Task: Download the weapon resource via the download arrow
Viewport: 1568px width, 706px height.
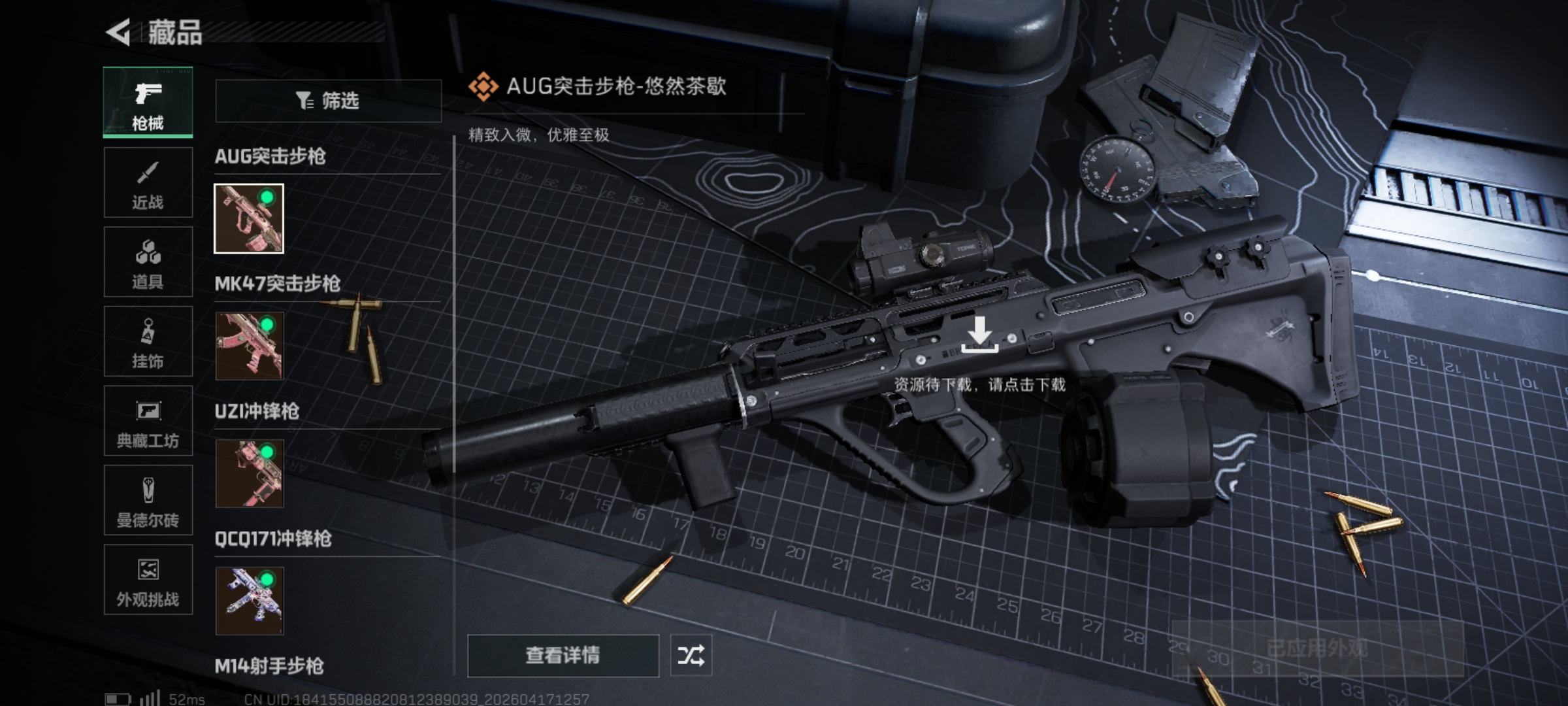Action: point(979,334)
